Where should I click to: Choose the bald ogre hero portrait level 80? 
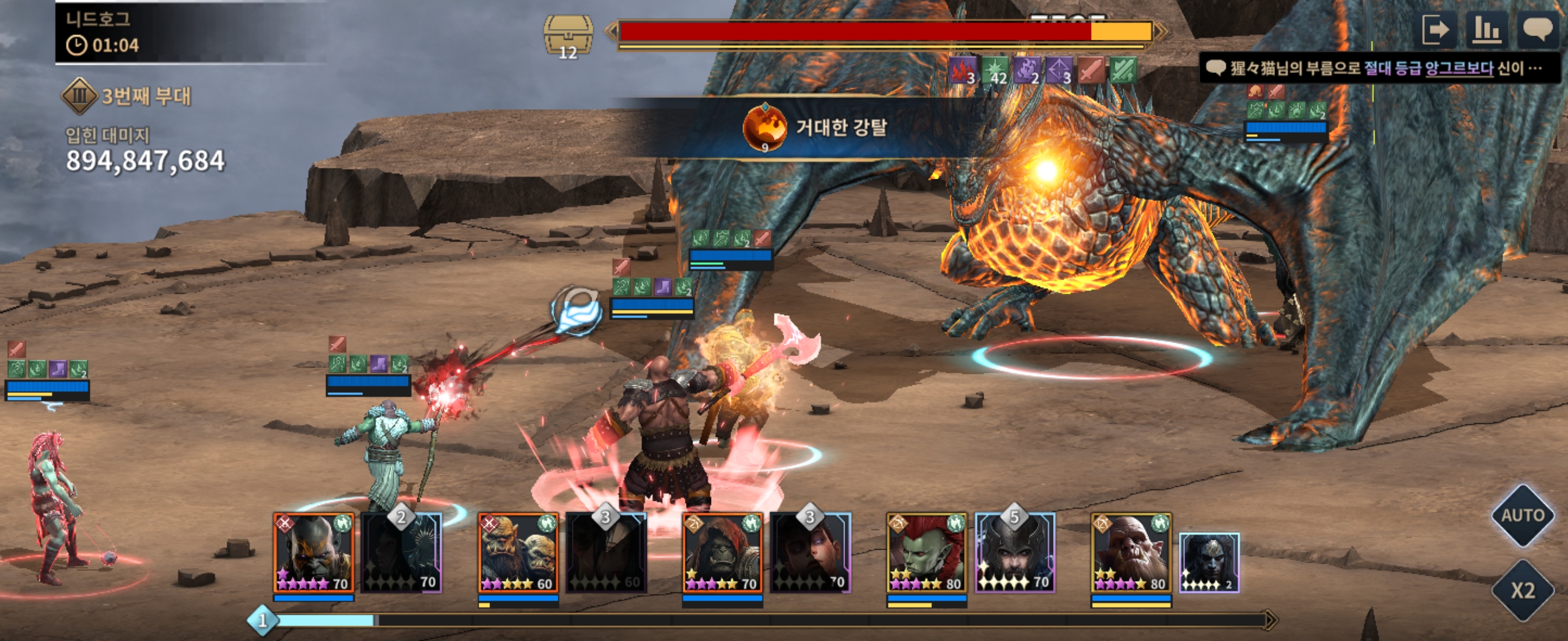1131,553
